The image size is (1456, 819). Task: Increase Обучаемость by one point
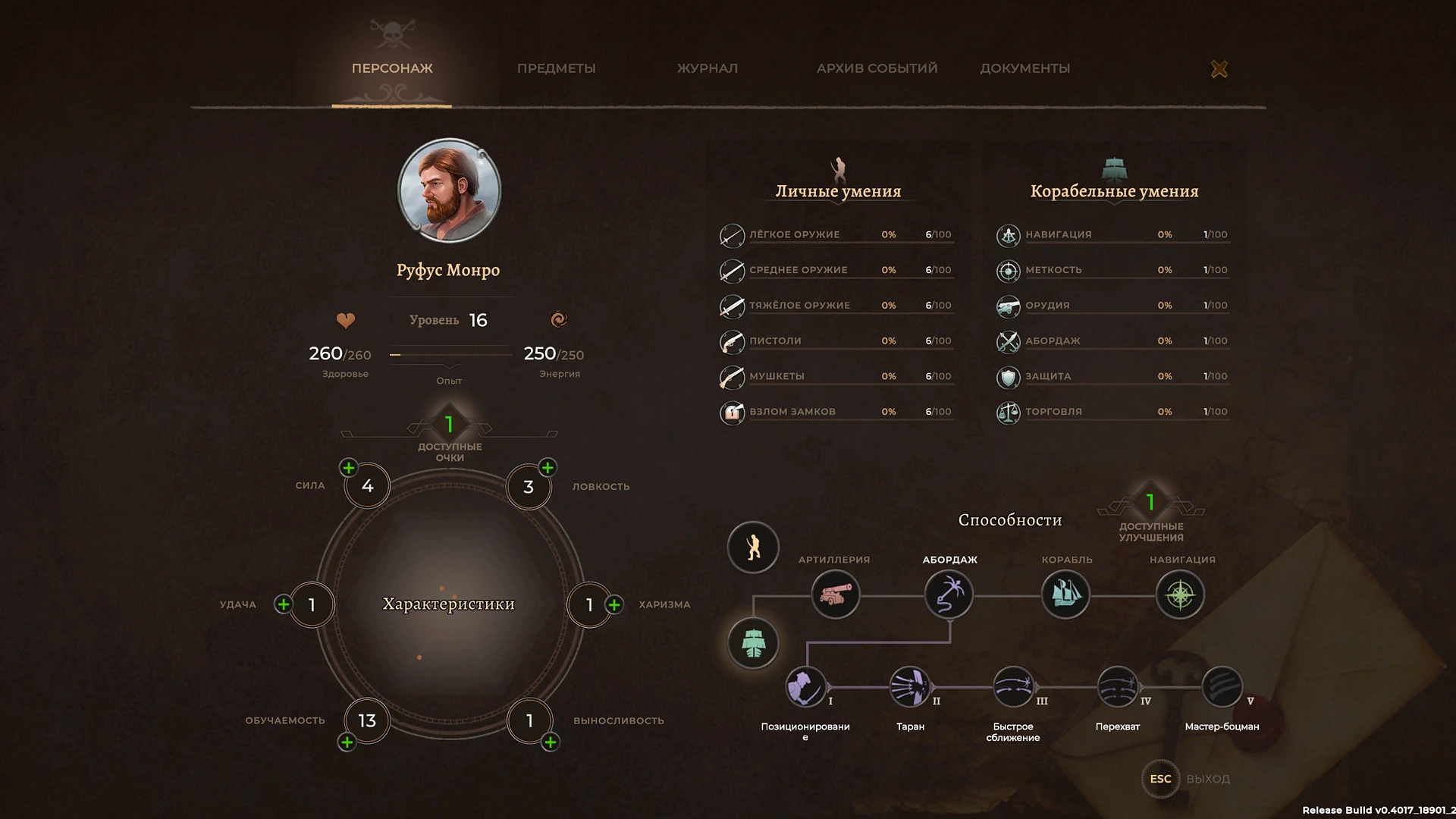(x=347, y=742)
